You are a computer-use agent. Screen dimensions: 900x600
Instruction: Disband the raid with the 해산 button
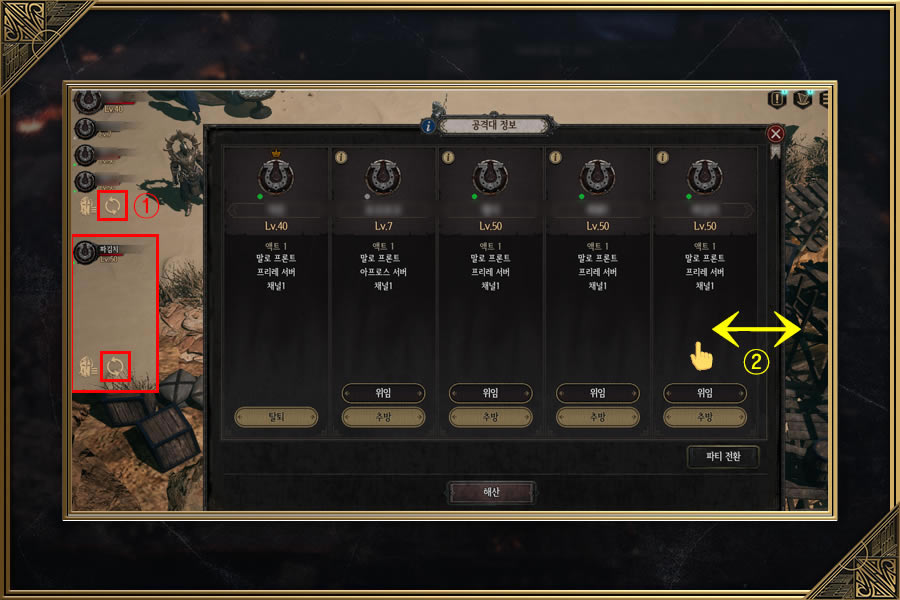coord(490,492)
